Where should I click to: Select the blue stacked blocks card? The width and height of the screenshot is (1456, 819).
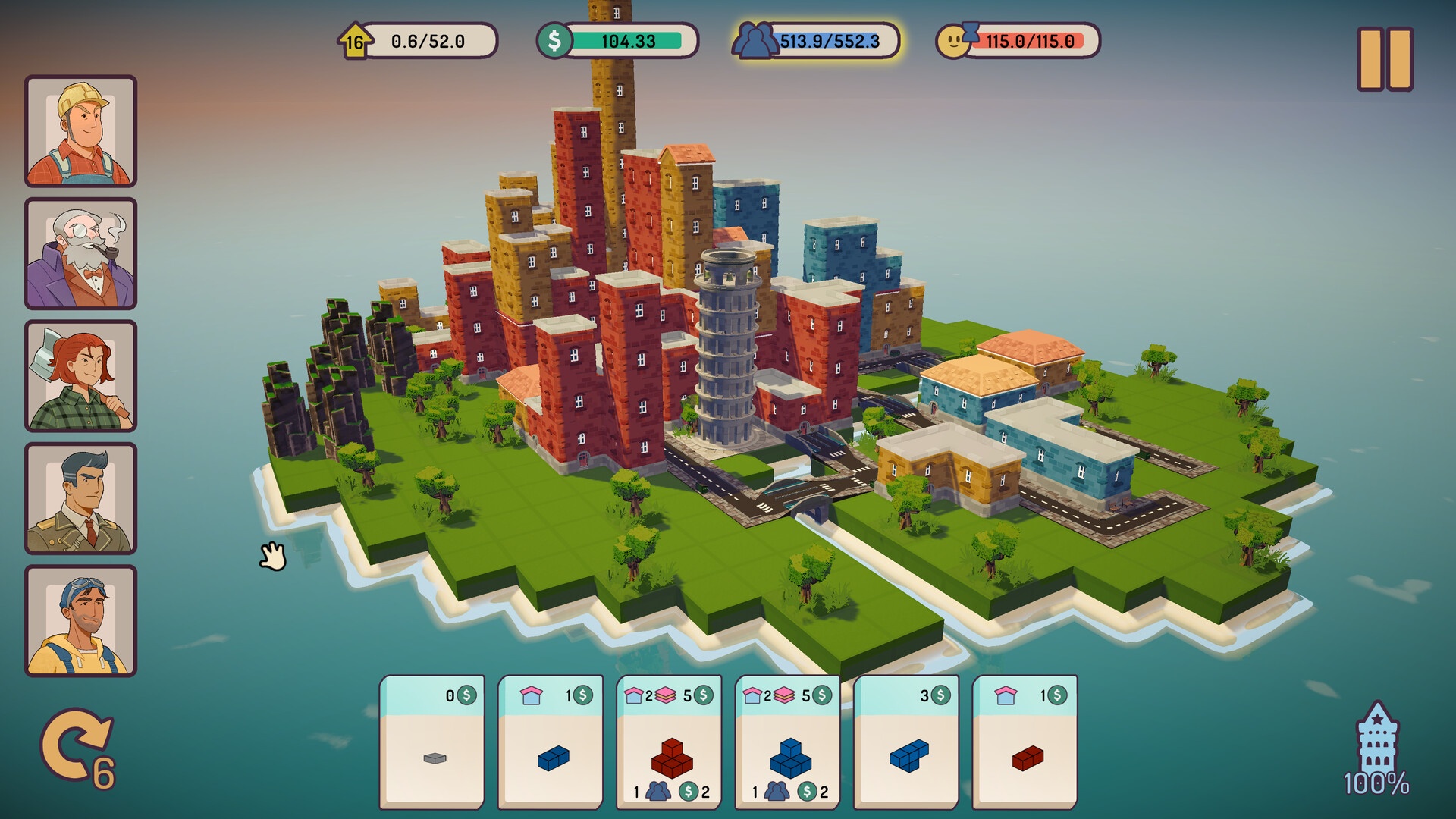tap(789, 742)
